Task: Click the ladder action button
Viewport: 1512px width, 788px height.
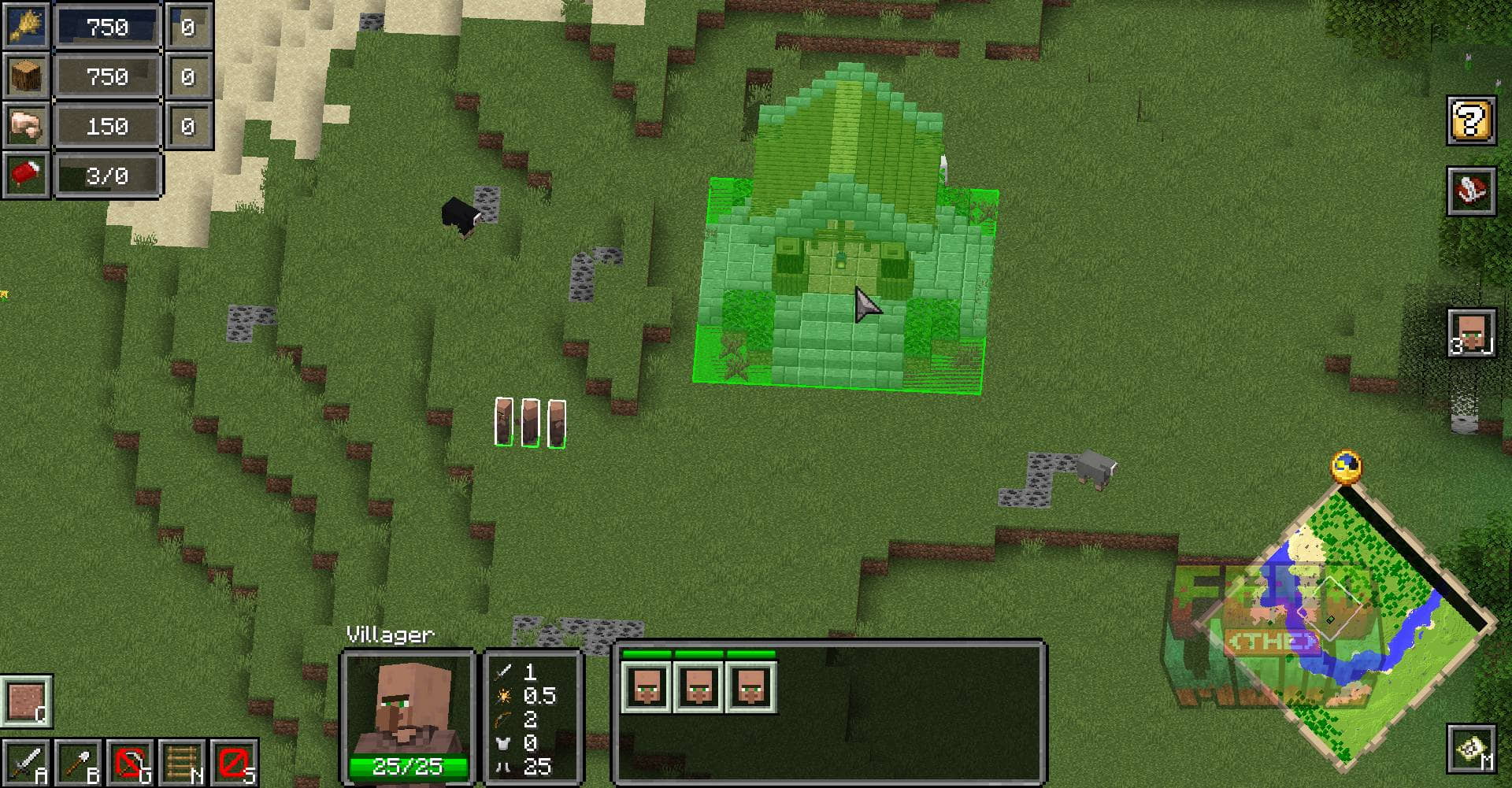Action: 182,762
